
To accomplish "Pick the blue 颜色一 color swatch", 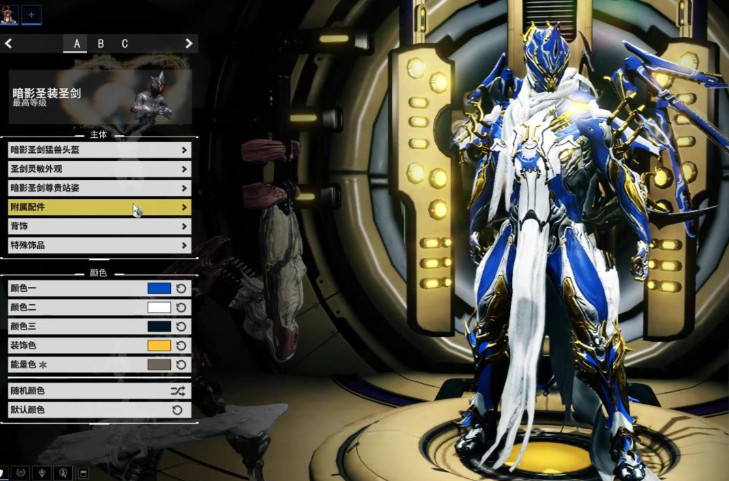I will [x=159, y=288].
